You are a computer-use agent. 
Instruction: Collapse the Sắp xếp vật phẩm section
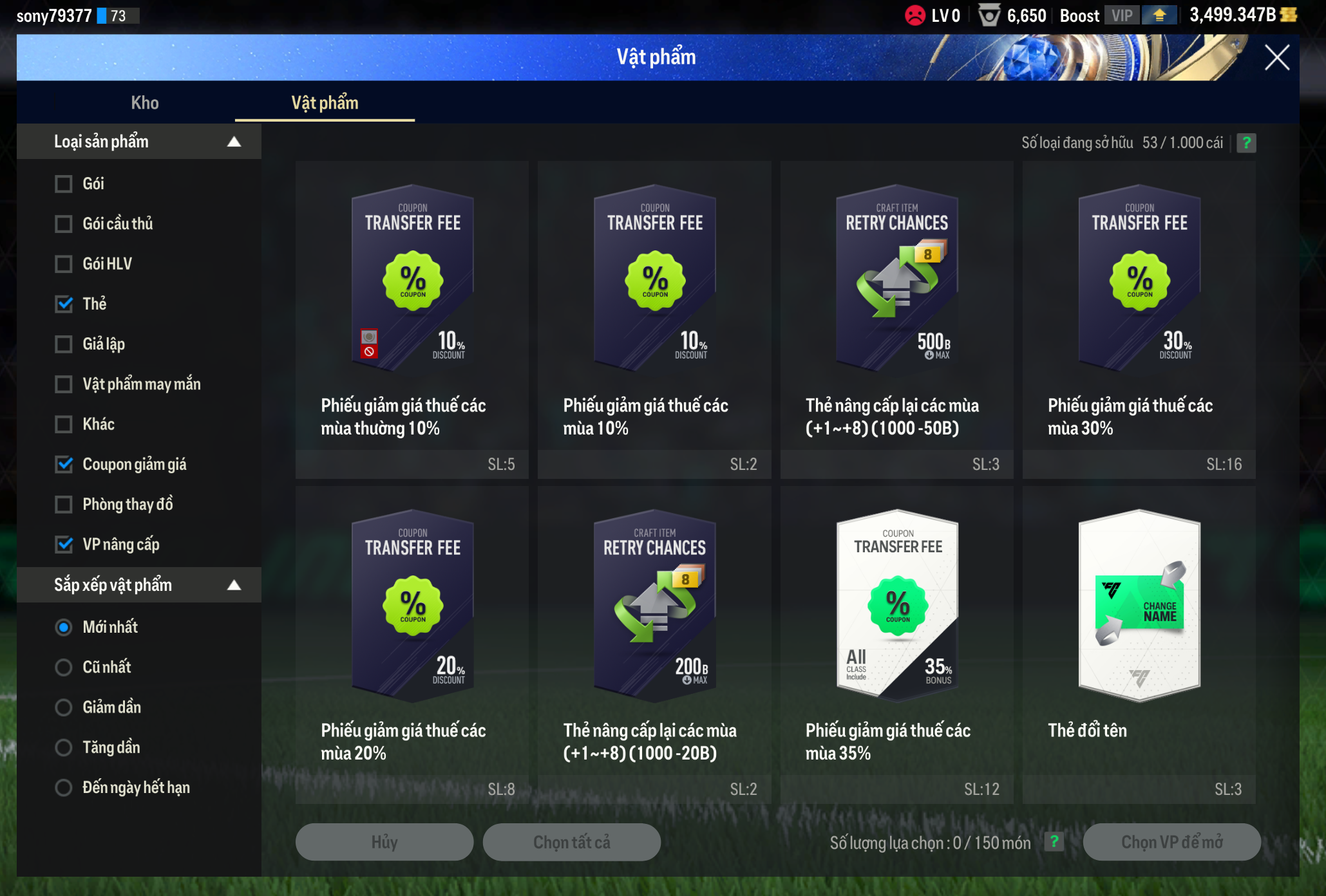[234, 585]
